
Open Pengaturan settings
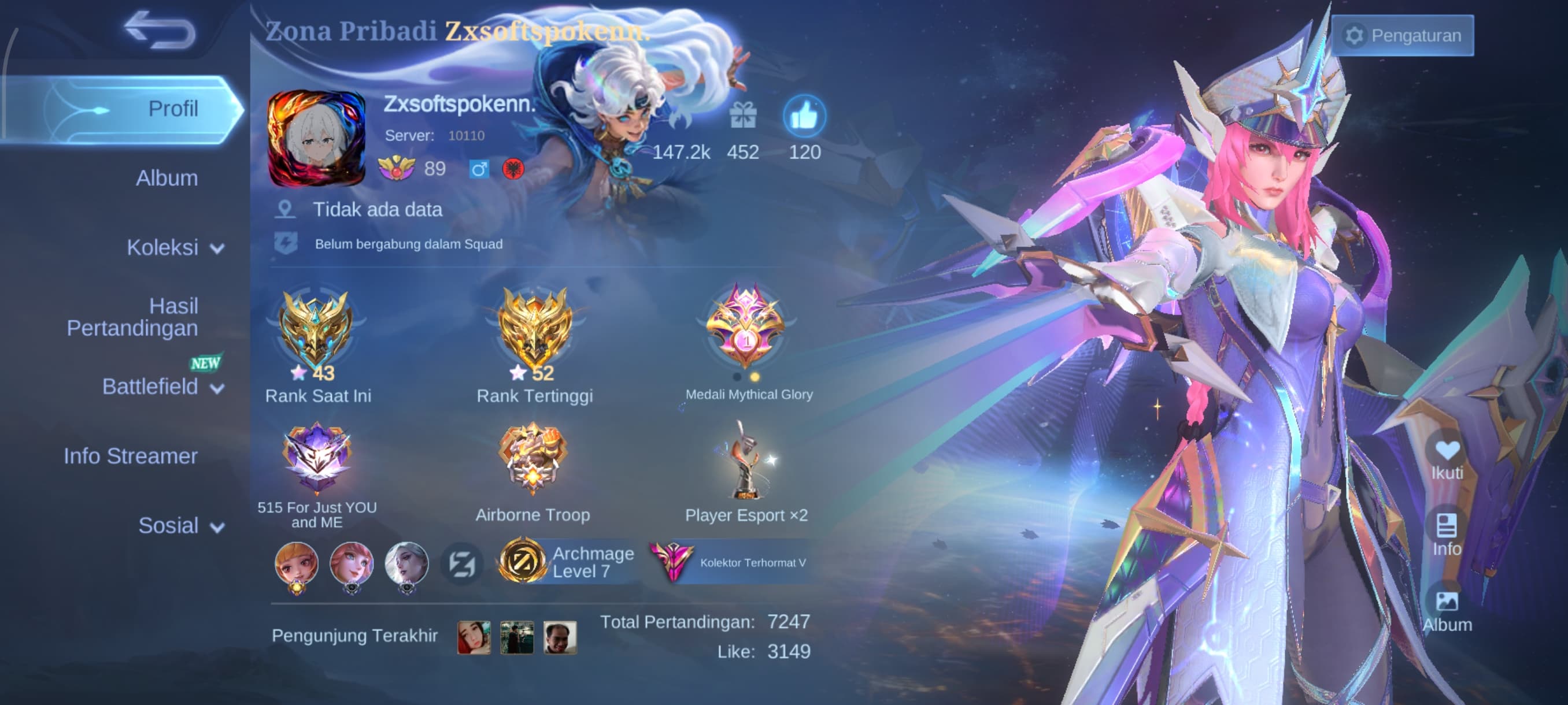(1403, 35)
